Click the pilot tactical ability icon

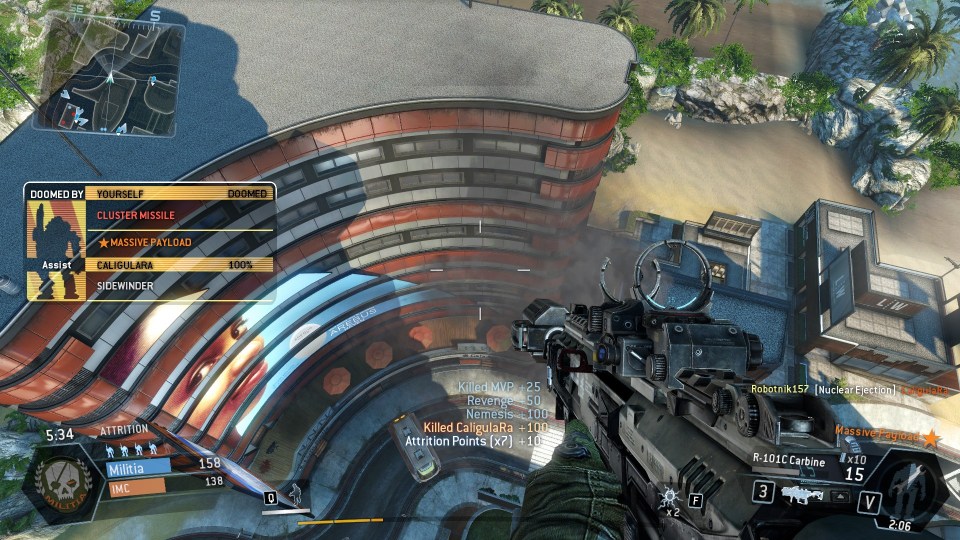coord(292,493)
